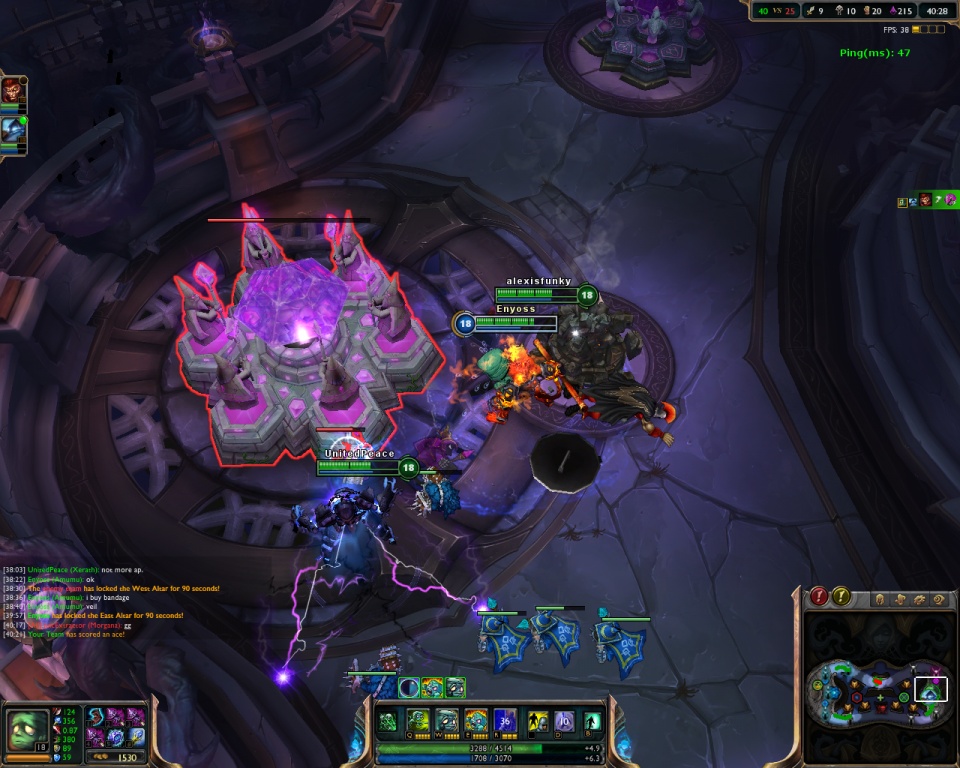Use the Tantrum ability on E

475,720
